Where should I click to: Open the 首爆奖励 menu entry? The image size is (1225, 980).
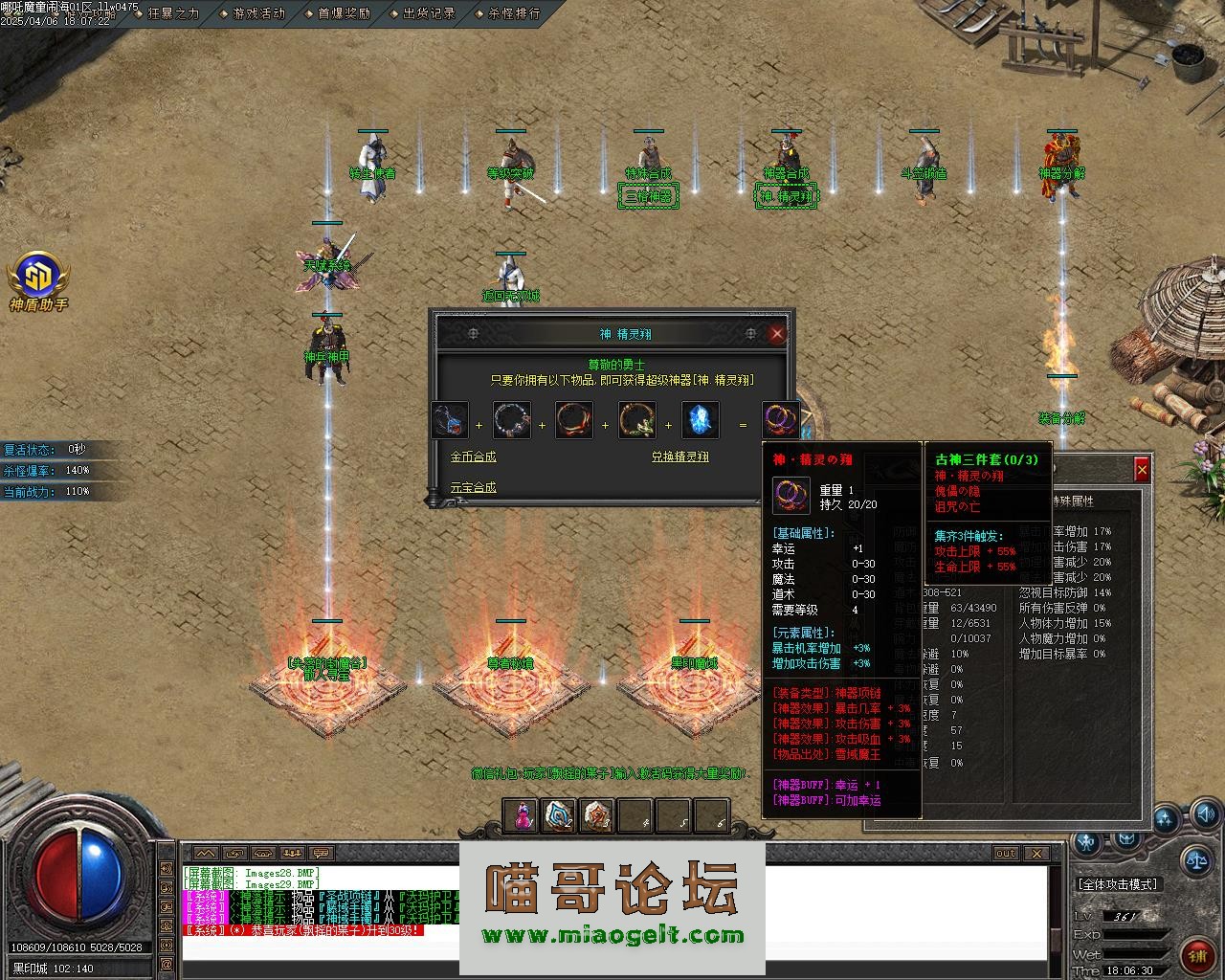pos(344,13)
